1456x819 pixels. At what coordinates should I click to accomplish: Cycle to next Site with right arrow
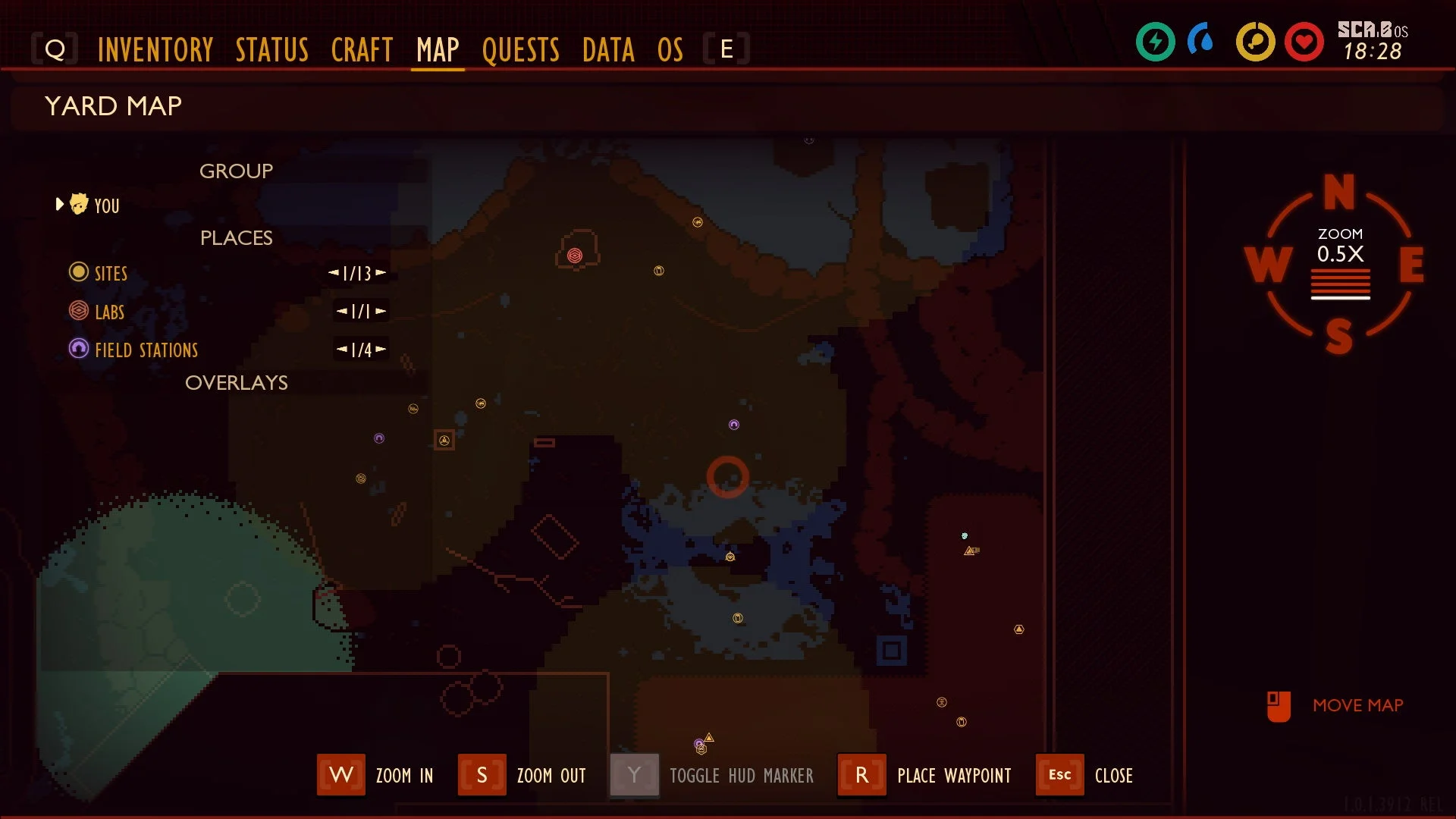(381, 272)
